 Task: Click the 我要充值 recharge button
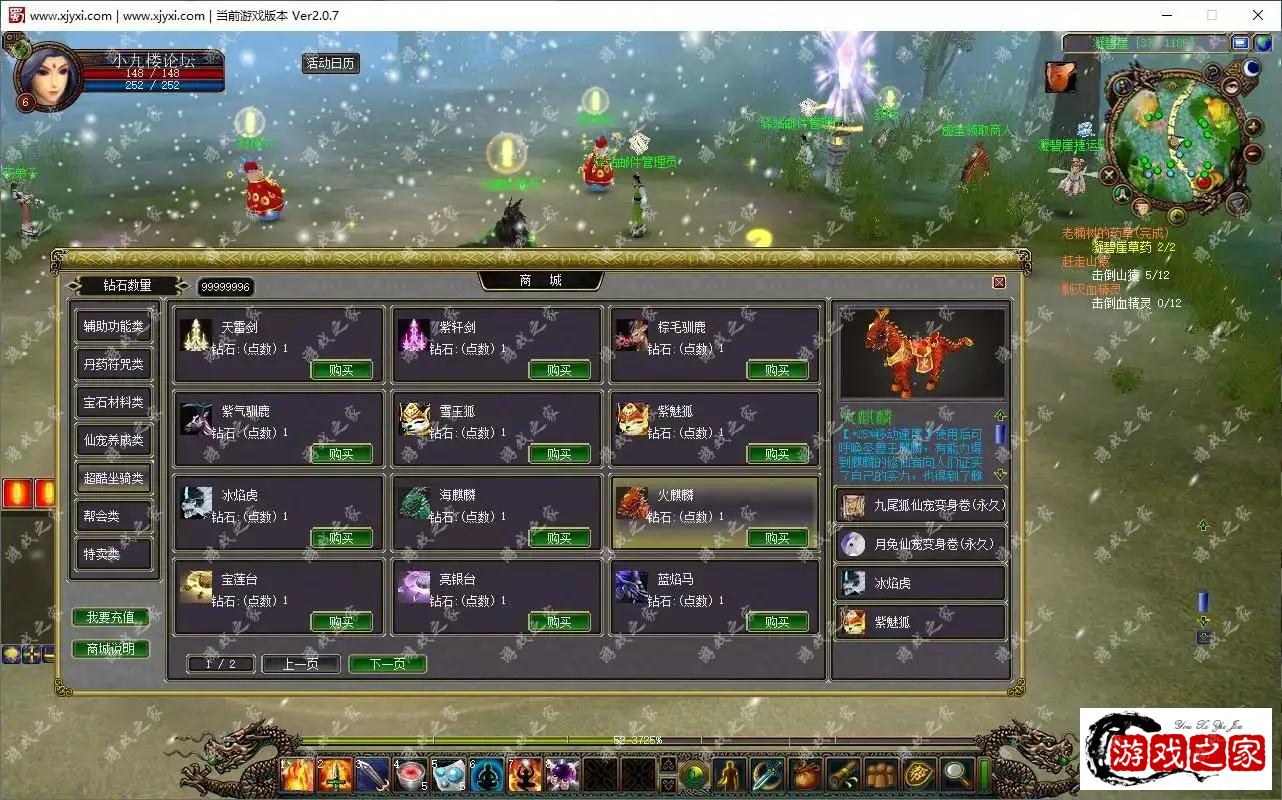click(x=111, y=617)
